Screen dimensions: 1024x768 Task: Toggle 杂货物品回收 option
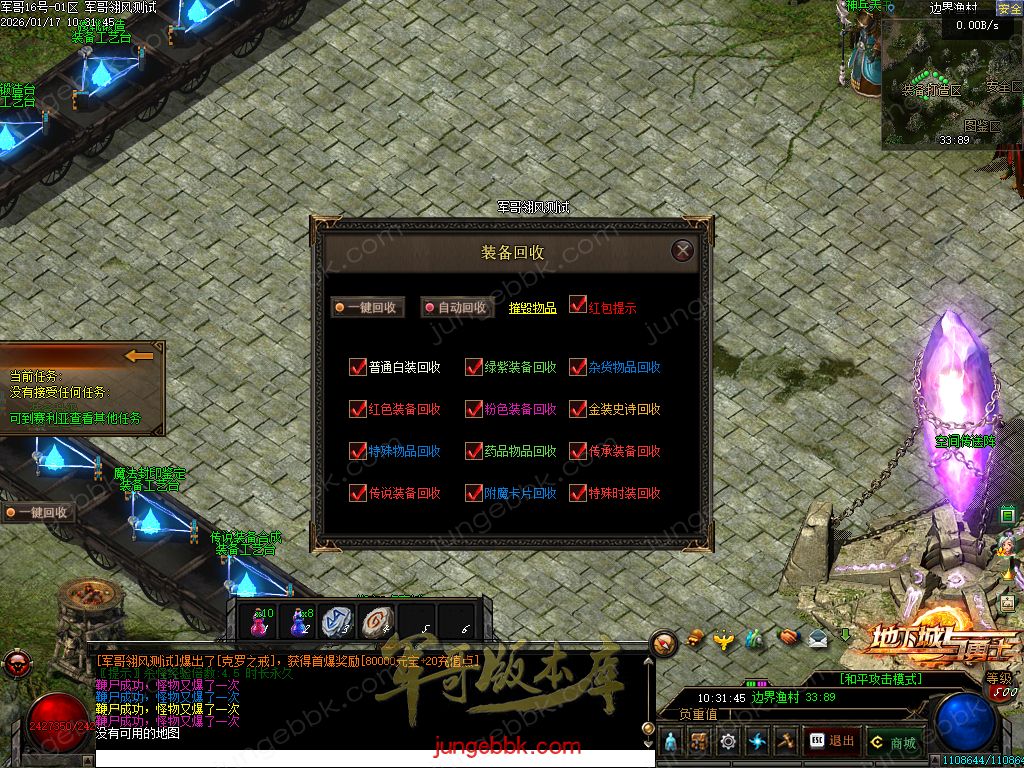coord(578,367)
